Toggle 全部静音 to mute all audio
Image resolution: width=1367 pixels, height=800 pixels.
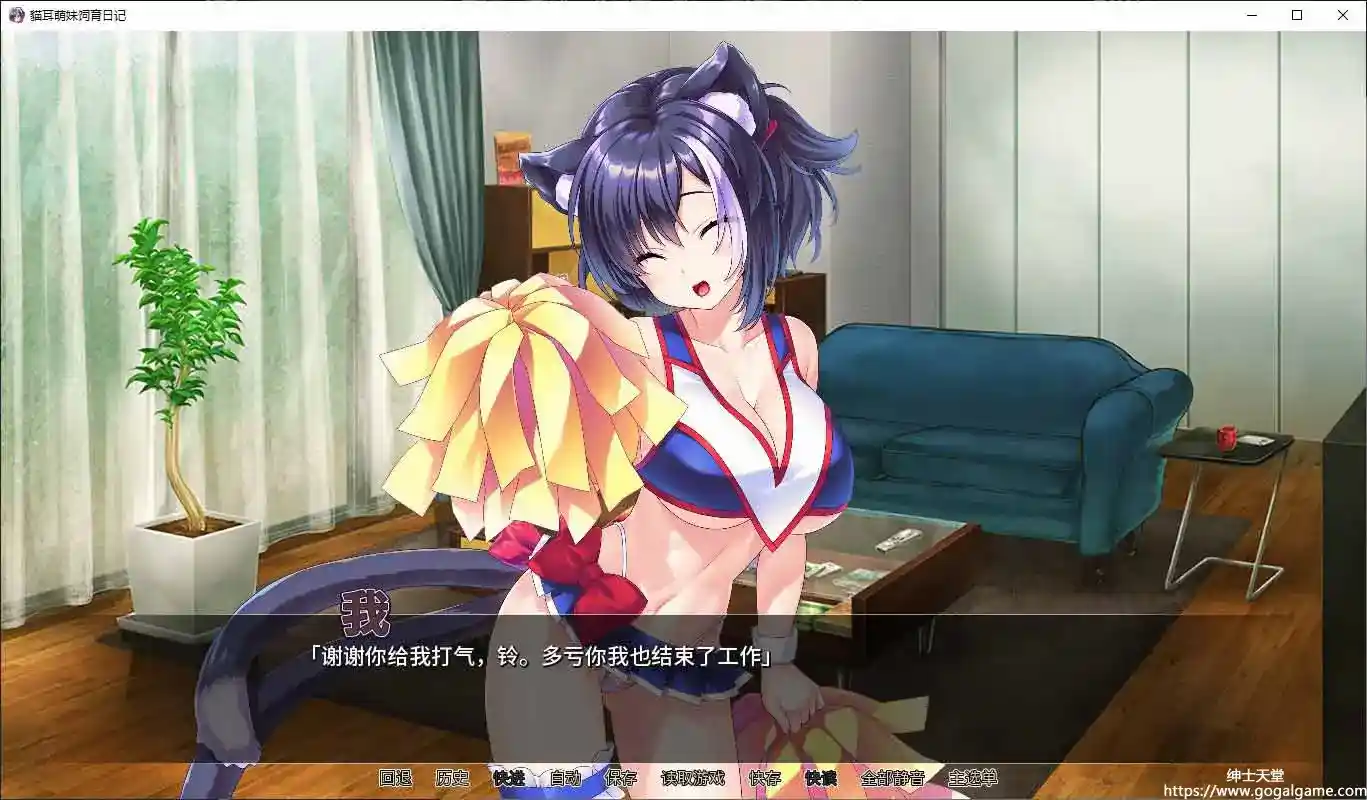pos(891,779)
